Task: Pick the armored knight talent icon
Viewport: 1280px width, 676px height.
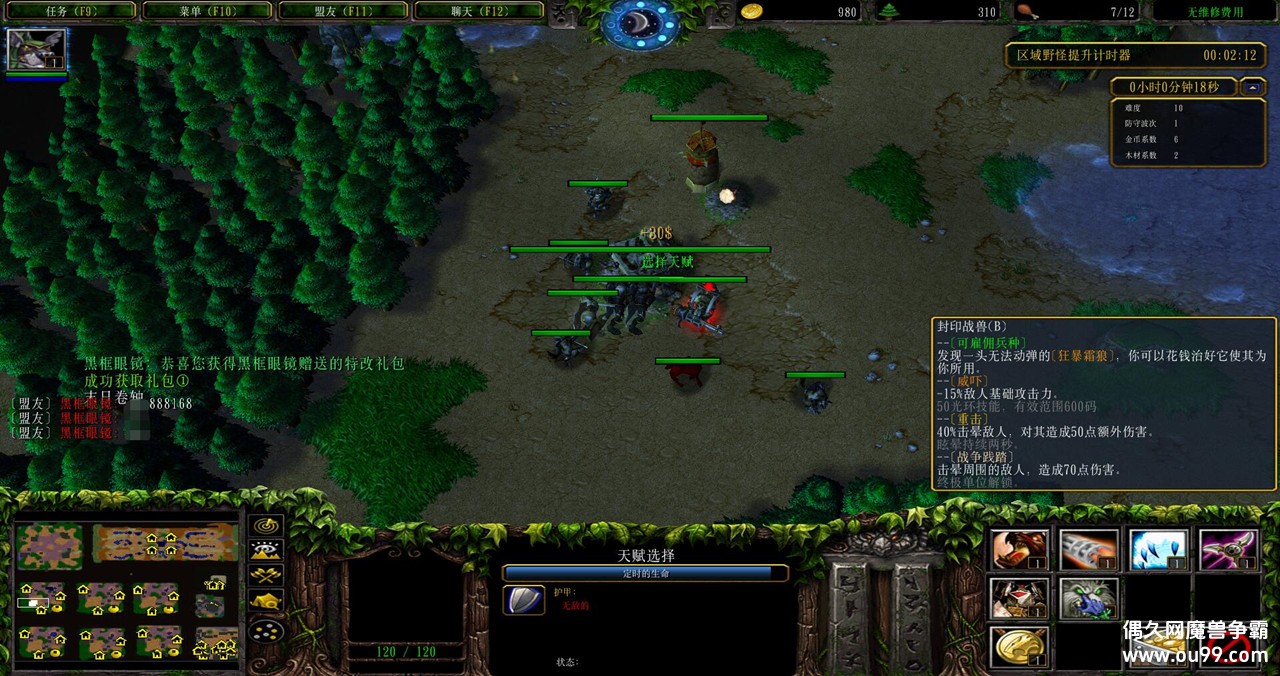Action: tap(1020, 598)
